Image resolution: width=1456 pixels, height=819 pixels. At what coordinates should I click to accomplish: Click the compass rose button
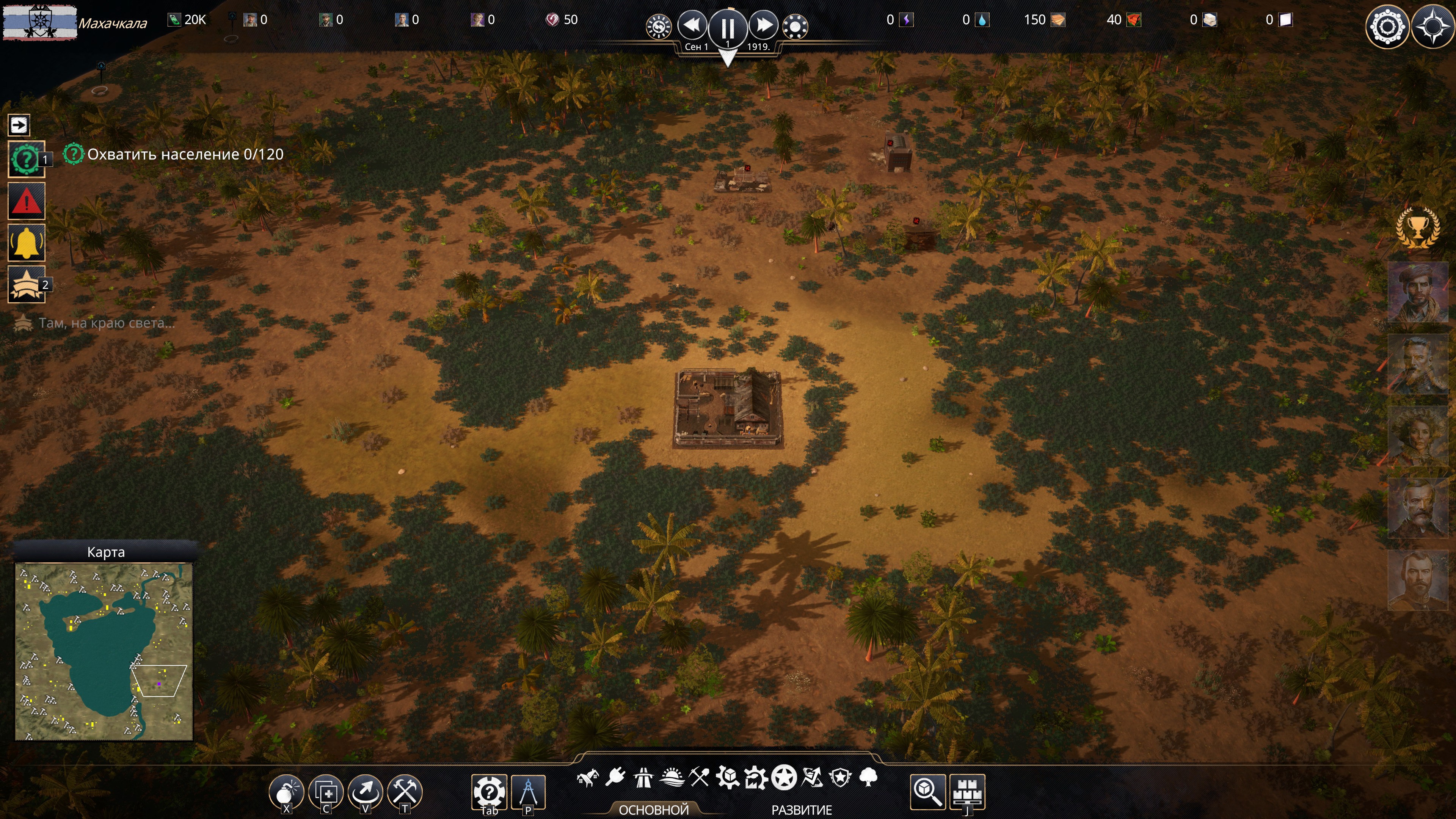click(x=1432, y=27)
